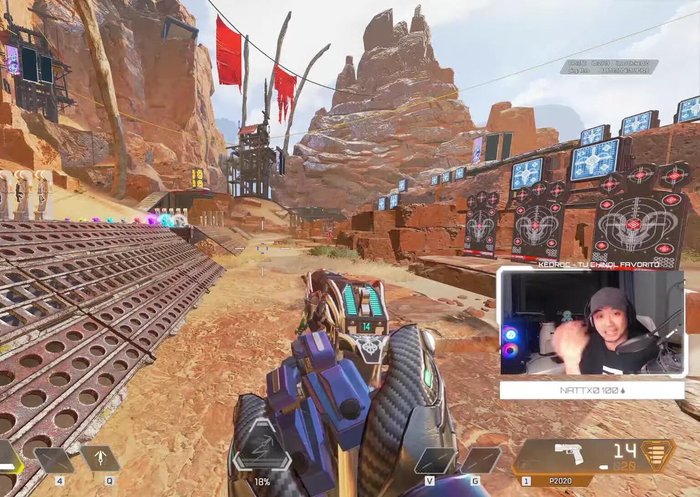
Task: Click the NATTX0 100 donation banner
Action: [591, 389]
